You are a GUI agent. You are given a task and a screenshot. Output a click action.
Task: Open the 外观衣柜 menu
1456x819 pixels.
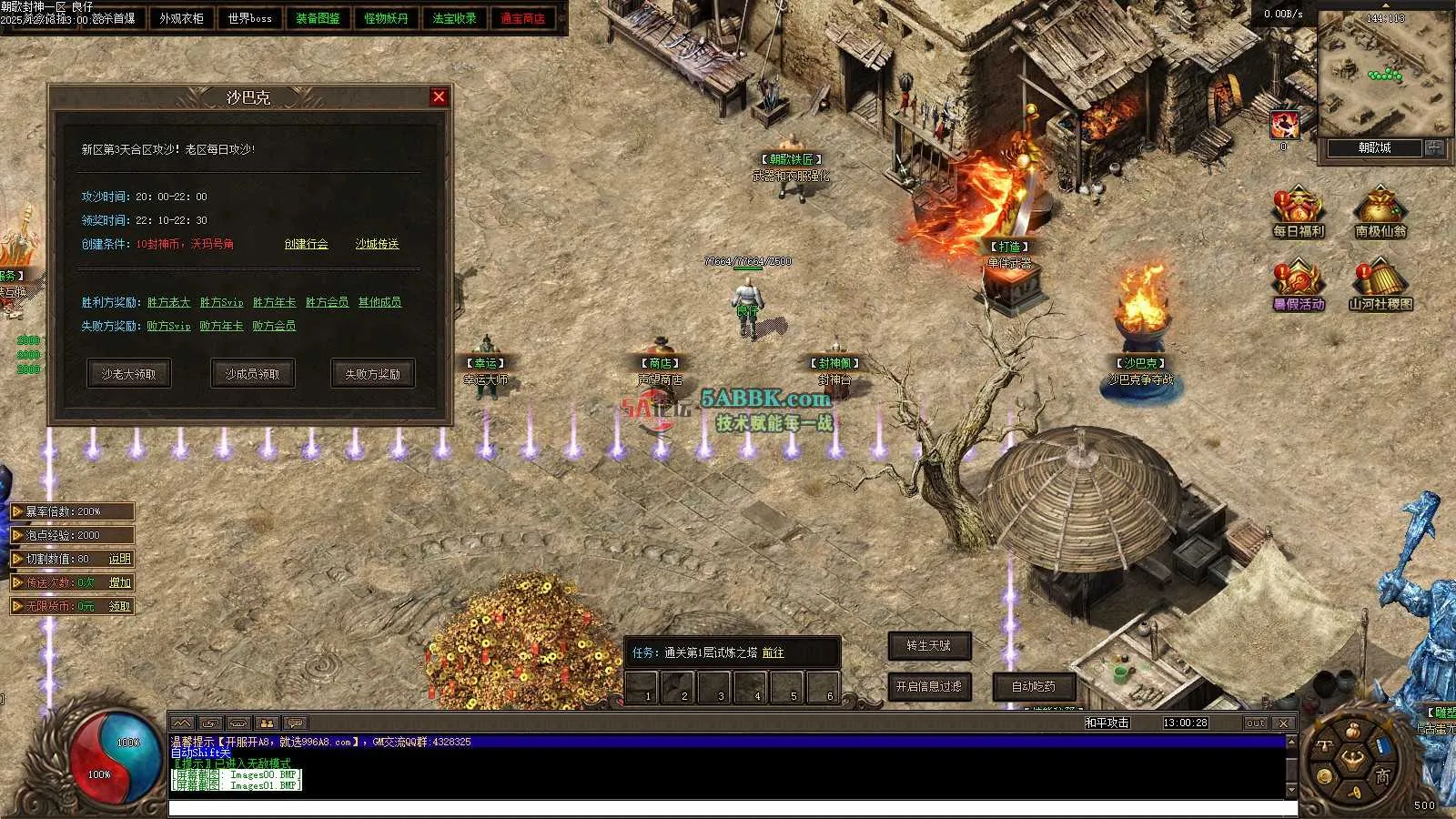(181, 18)
